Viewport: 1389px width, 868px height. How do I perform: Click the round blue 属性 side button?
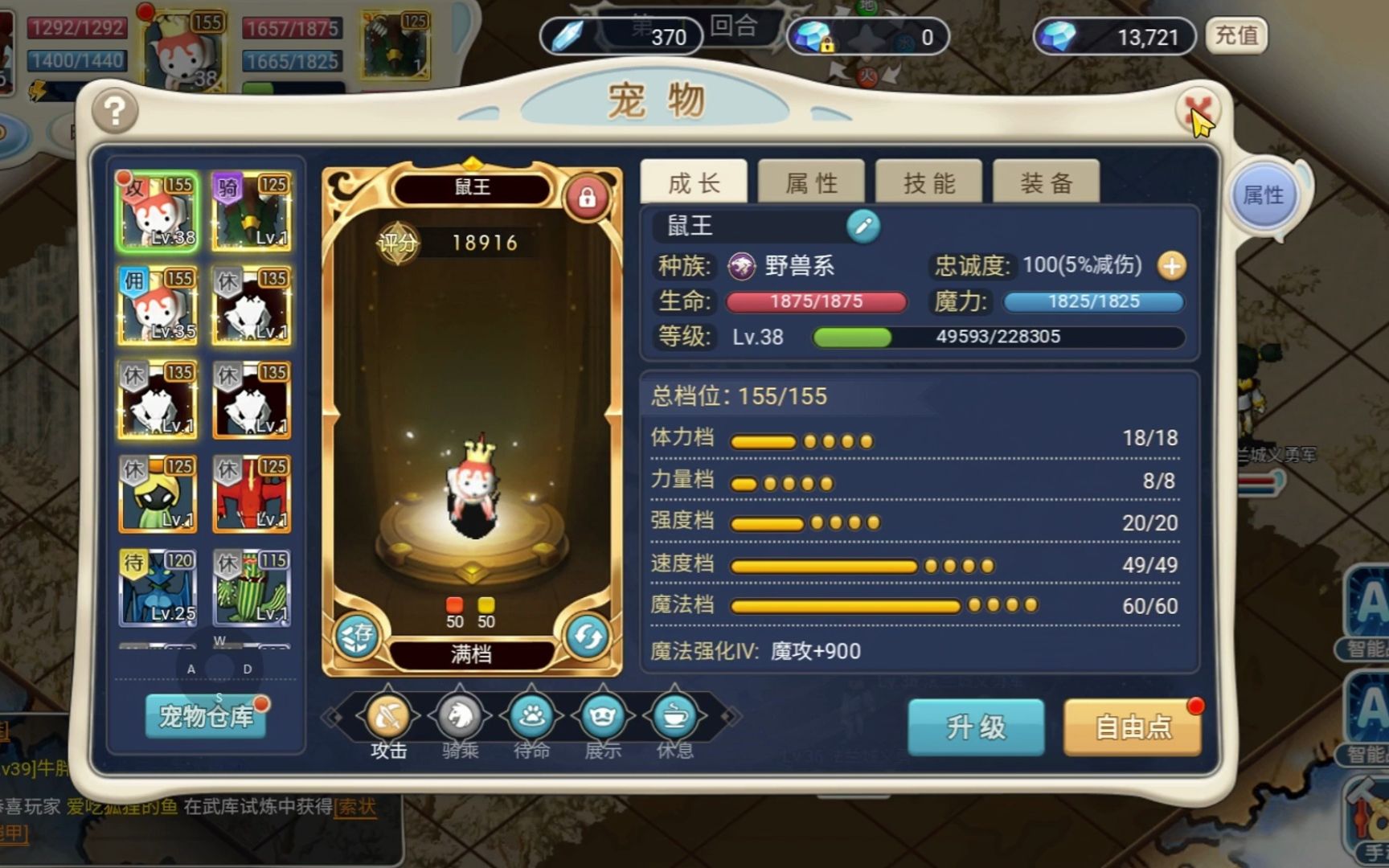[x=1264, y=195]
